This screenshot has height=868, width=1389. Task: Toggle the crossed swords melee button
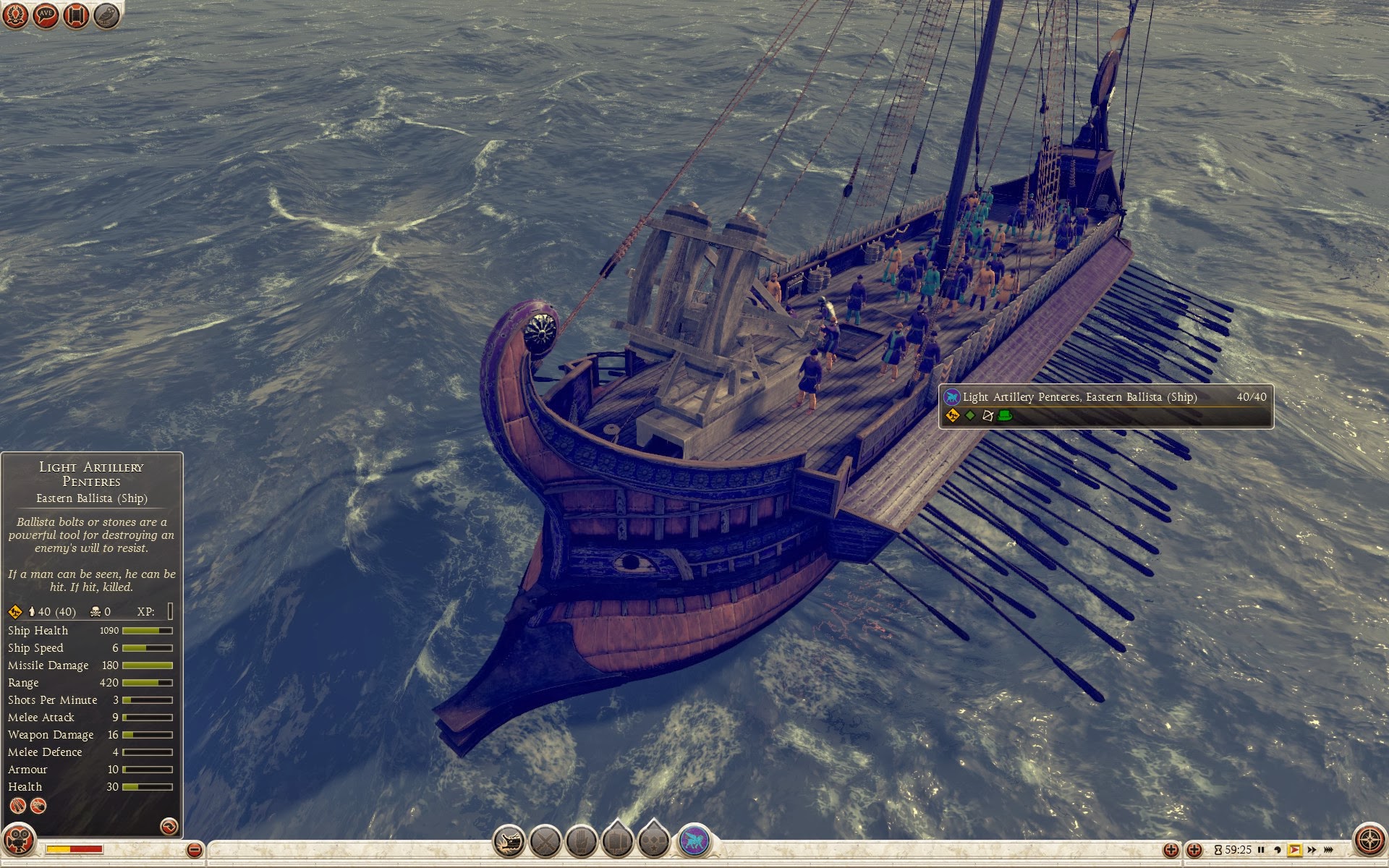pos(545,841)
